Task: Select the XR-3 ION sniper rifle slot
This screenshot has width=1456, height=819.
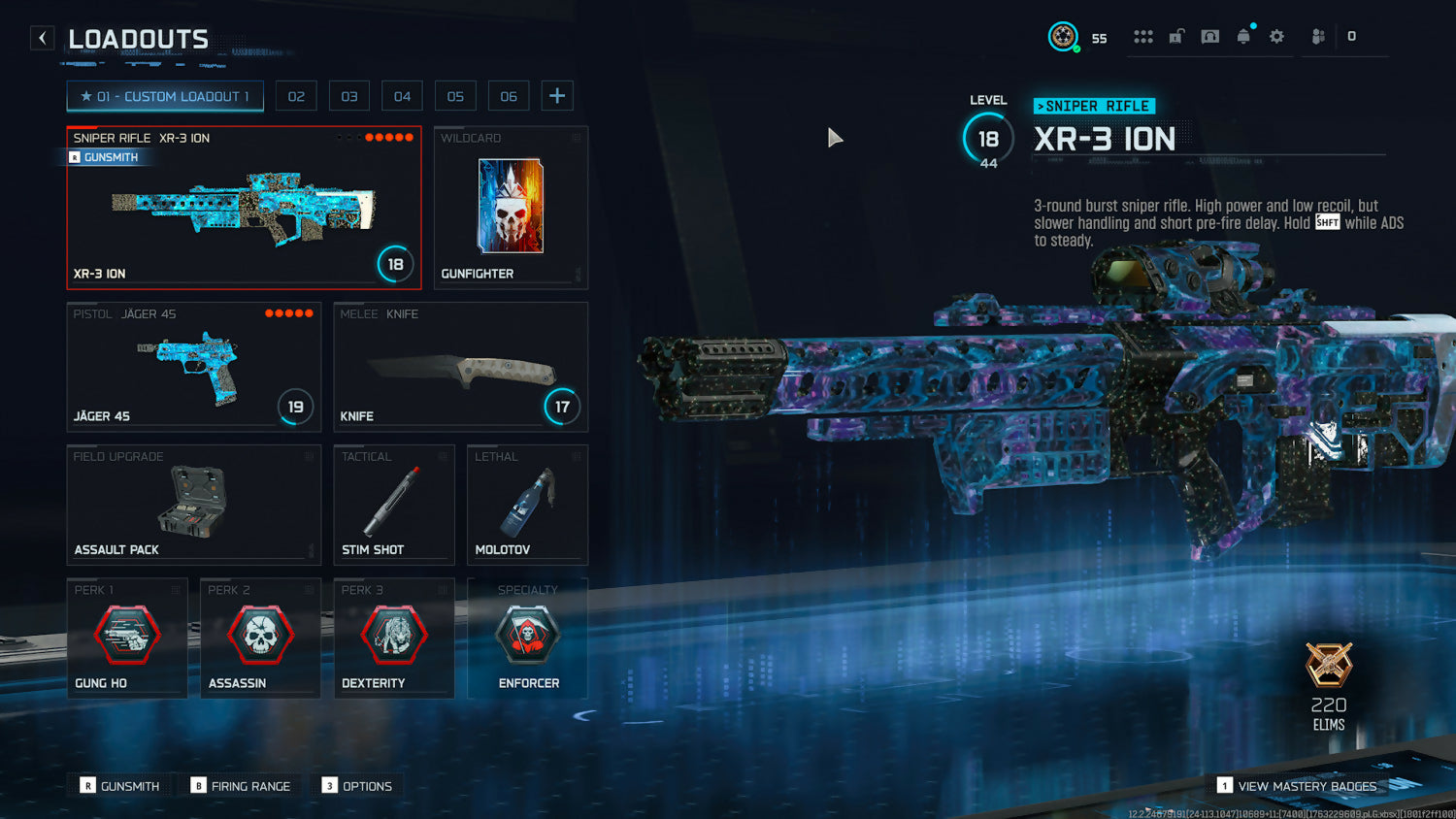Action: 244,208
